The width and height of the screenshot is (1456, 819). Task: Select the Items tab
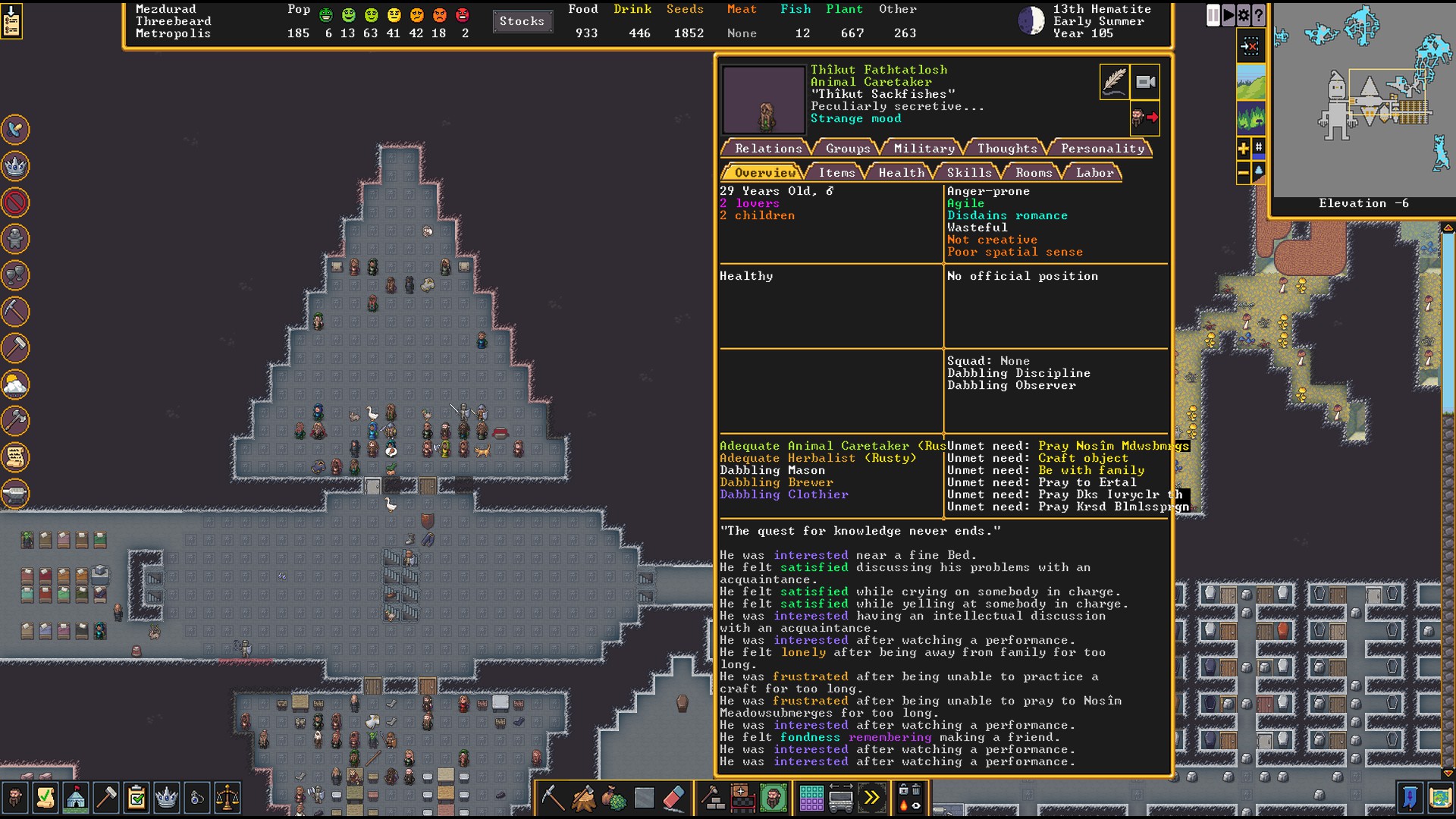[x=836, y=173]
